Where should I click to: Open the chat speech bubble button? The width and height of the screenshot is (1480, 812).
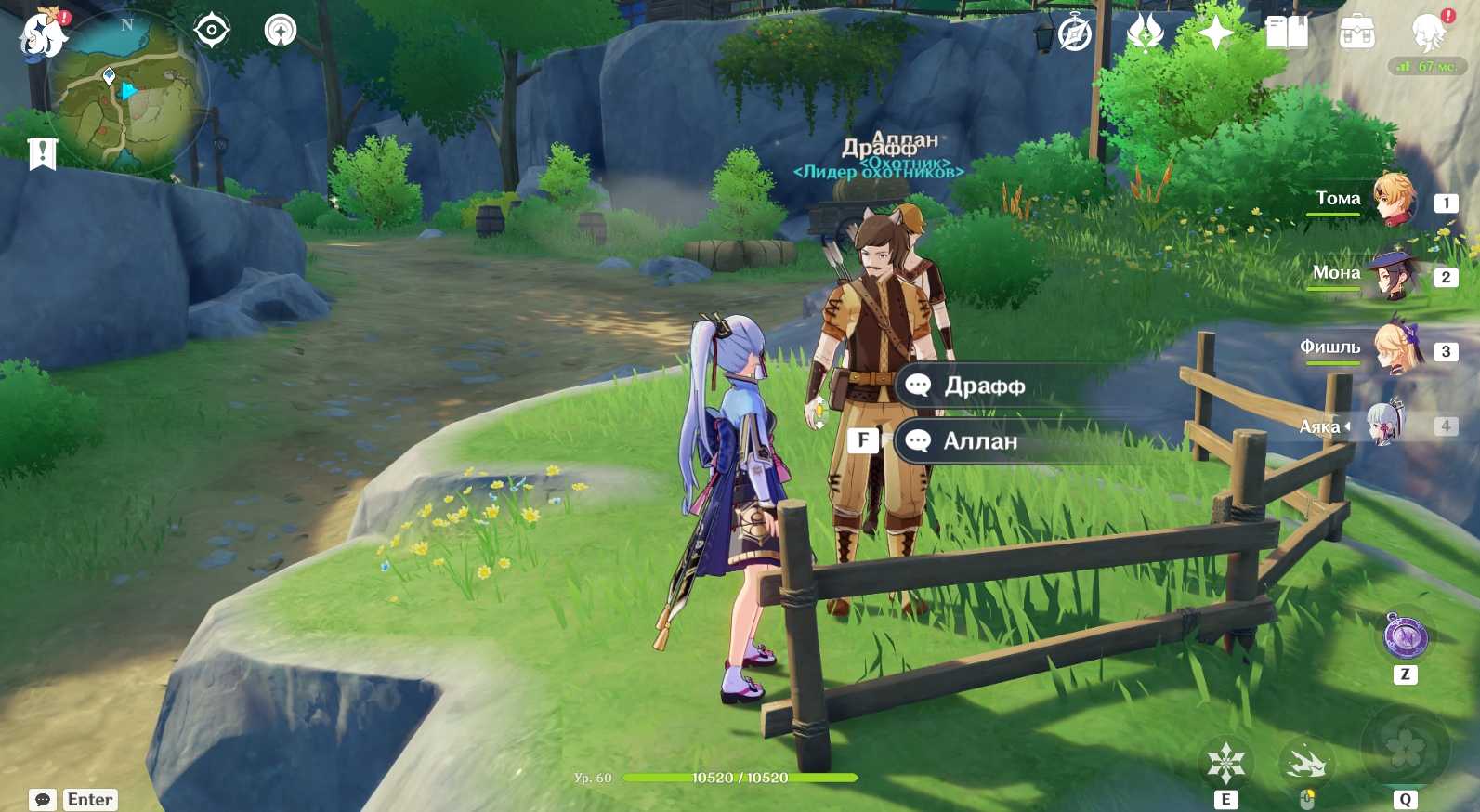[43, 800]
